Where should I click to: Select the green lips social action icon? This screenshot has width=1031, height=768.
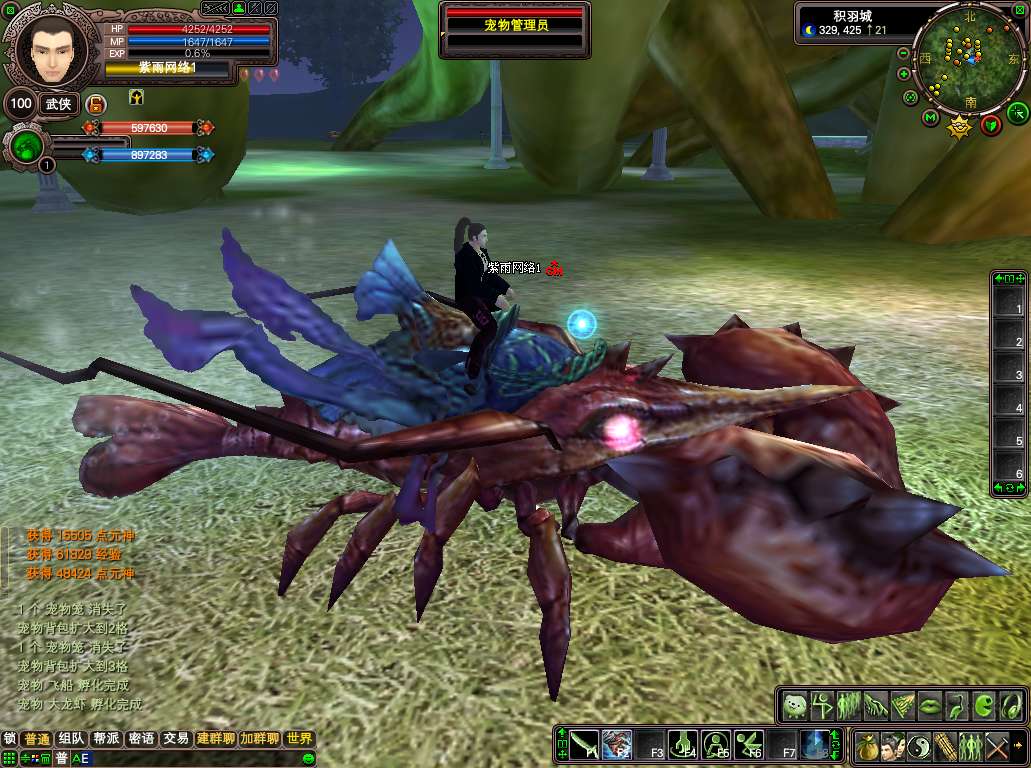point(929,705)
